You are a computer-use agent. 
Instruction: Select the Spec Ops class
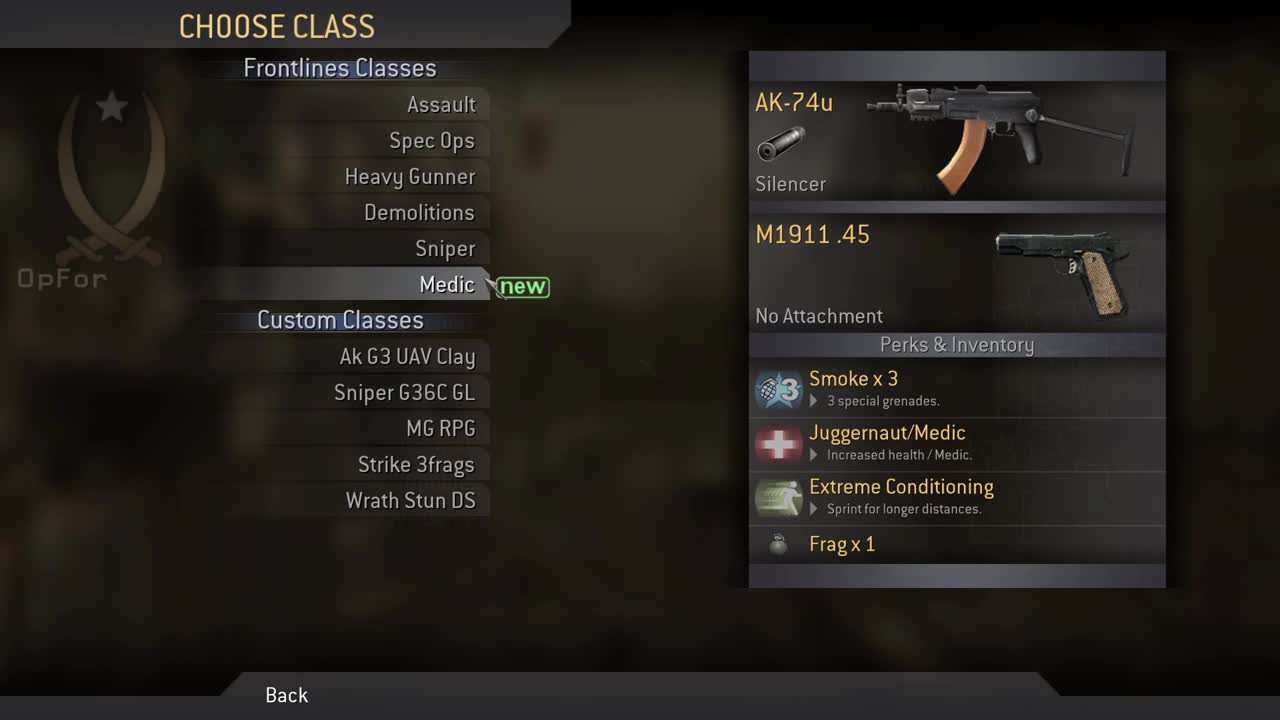tap(432, 140)
